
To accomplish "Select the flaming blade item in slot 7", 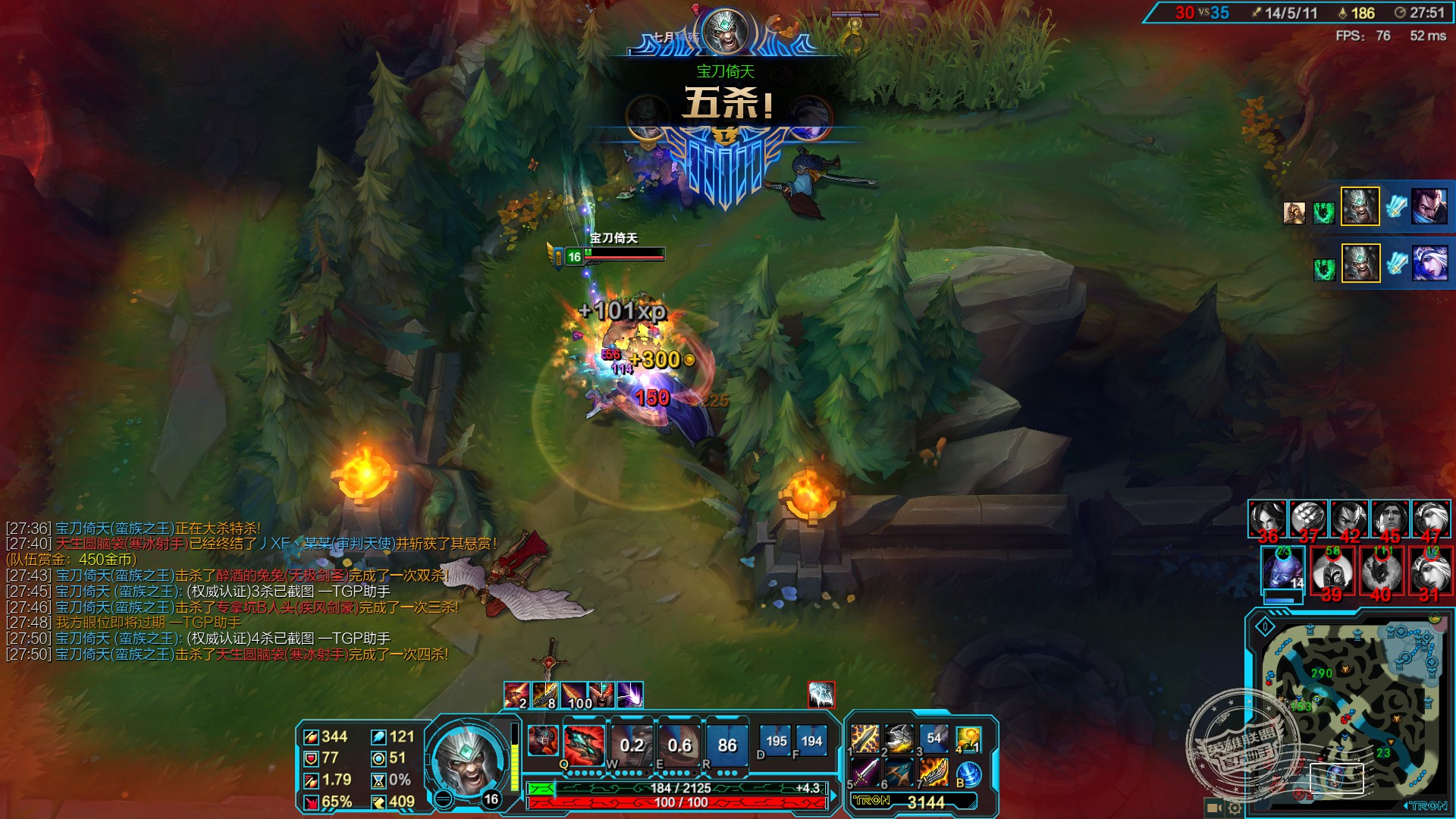I will click(x=934, y=773).
